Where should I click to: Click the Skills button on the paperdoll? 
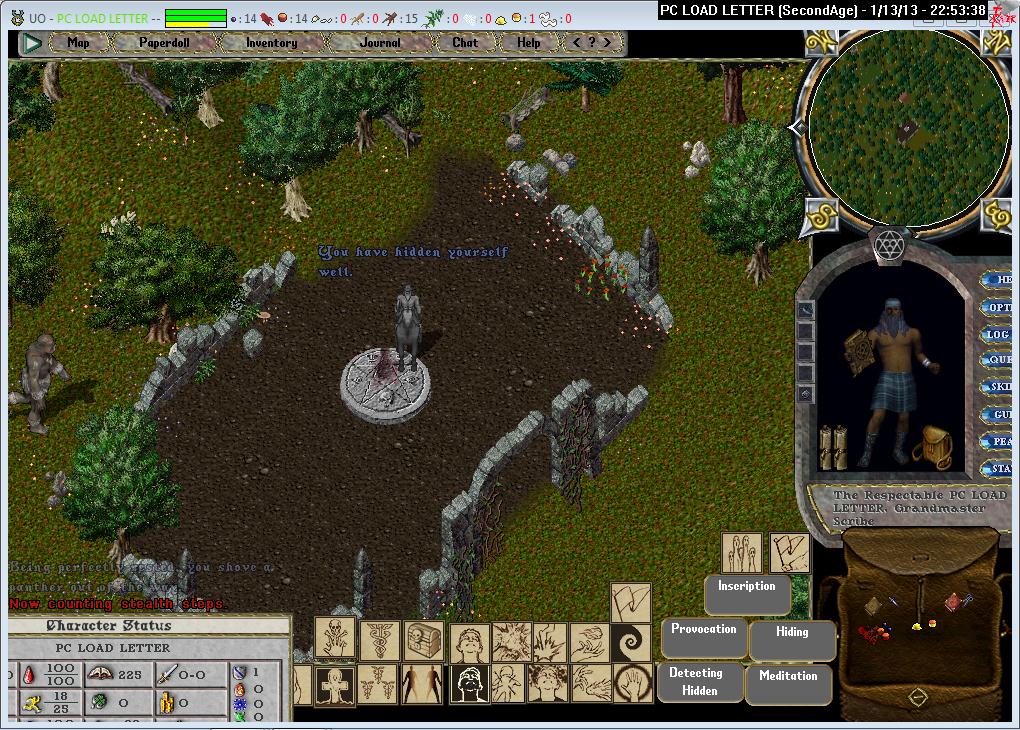[998, 387]
